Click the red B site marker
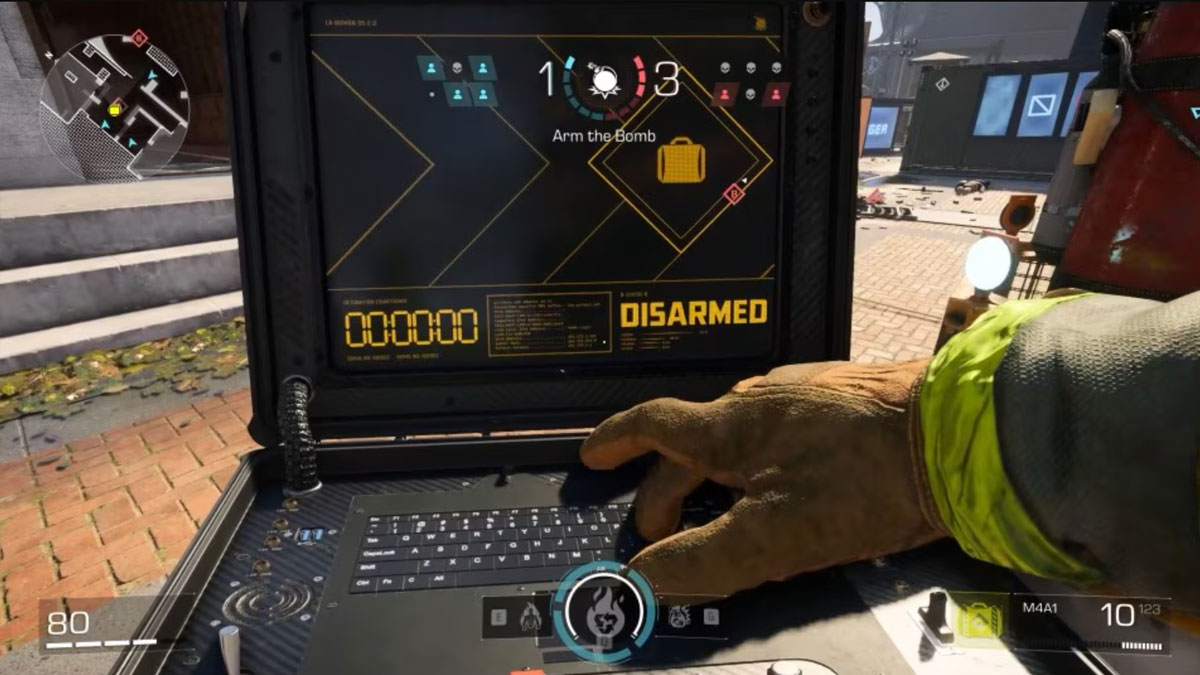 tap(735, 194)
